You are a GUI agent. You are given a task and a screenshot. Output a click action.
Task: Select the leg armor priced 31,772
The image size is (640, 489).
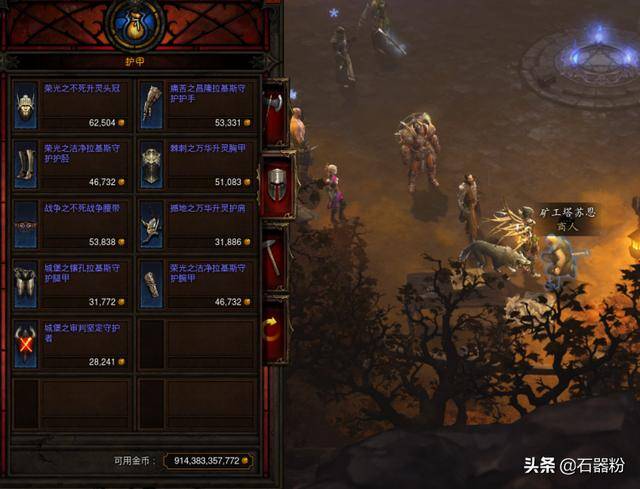(71, 284)
